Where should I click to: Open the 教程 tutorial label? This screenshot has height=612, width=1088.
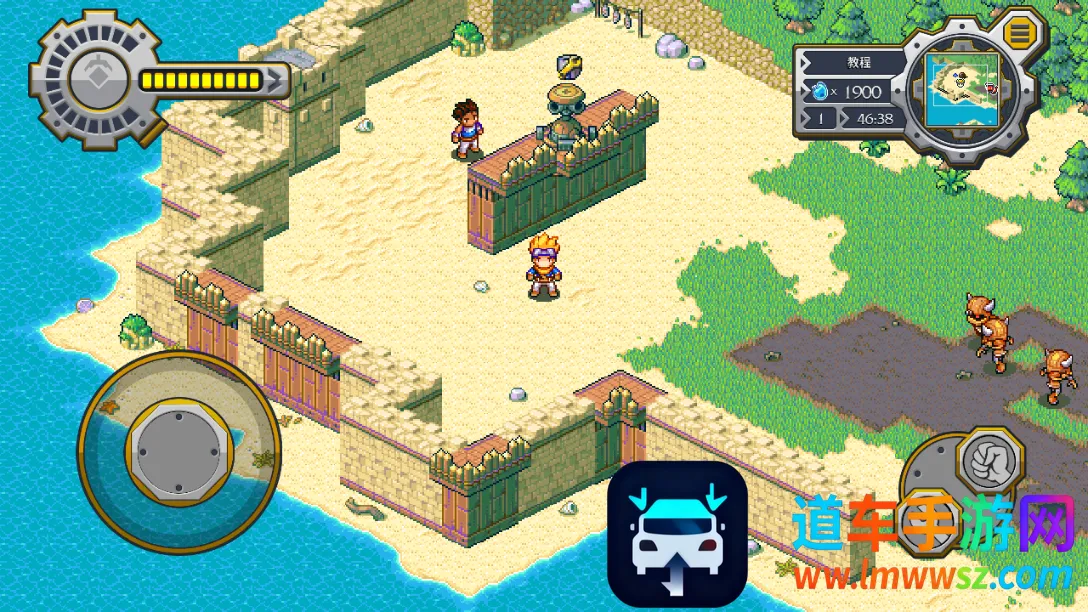coord(858,62)
